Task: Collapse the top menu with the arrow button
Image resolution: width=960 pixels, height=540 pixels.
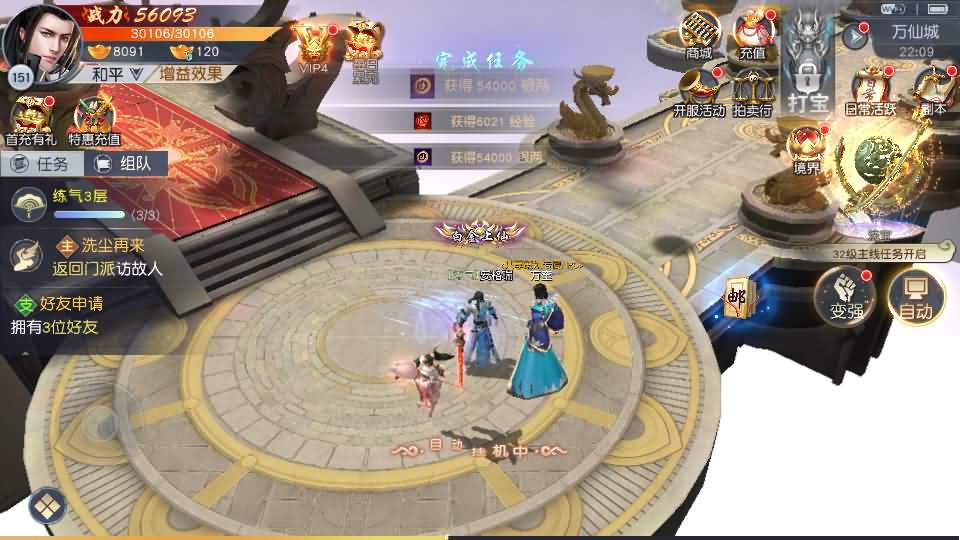Action: 855,37
